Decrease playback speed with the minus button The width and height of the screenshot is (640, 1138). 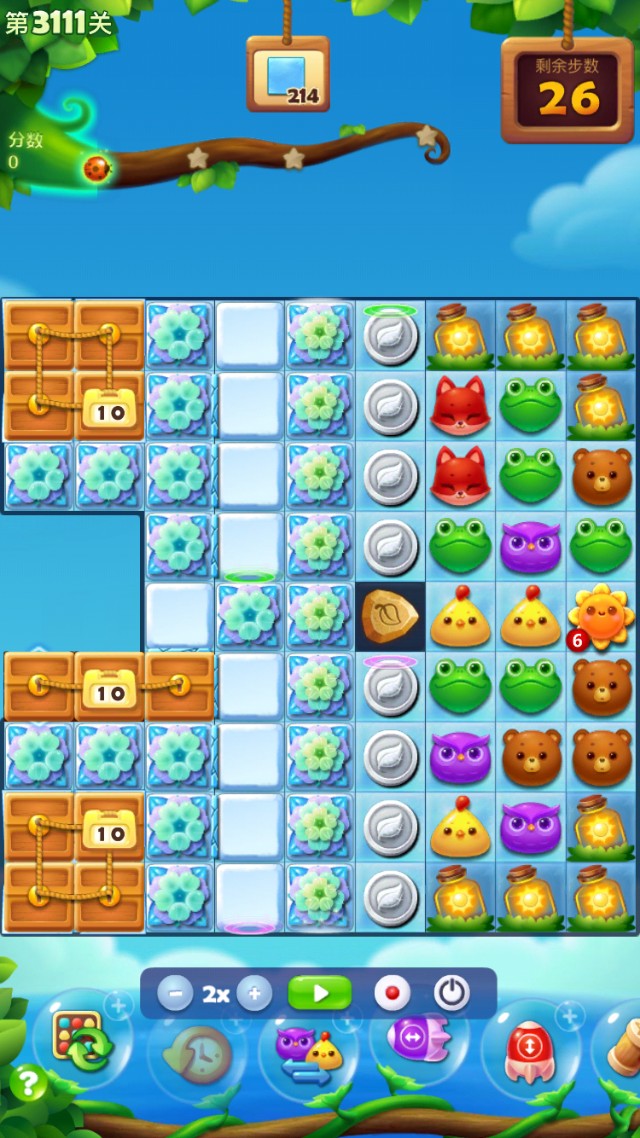pyautogui.click(x=176, y=994)
